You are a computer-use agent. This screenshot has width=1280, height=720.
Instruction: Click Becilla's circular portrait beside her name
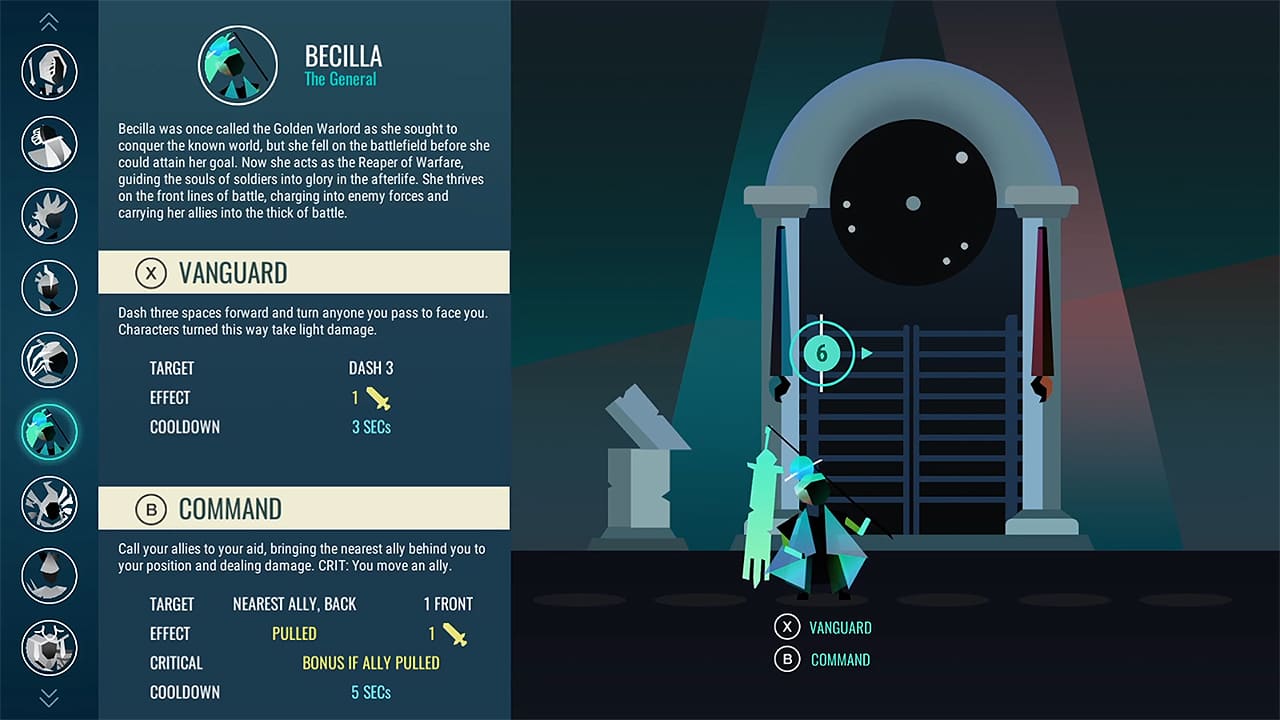237,65
